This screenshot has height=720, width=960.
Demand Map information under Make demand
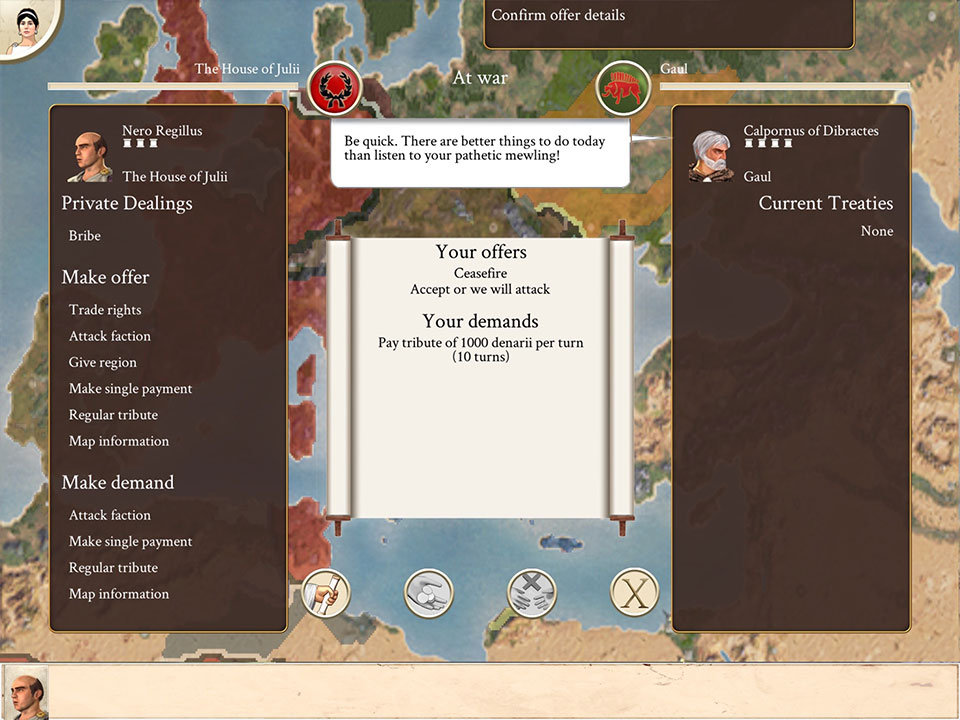(118, 594)
